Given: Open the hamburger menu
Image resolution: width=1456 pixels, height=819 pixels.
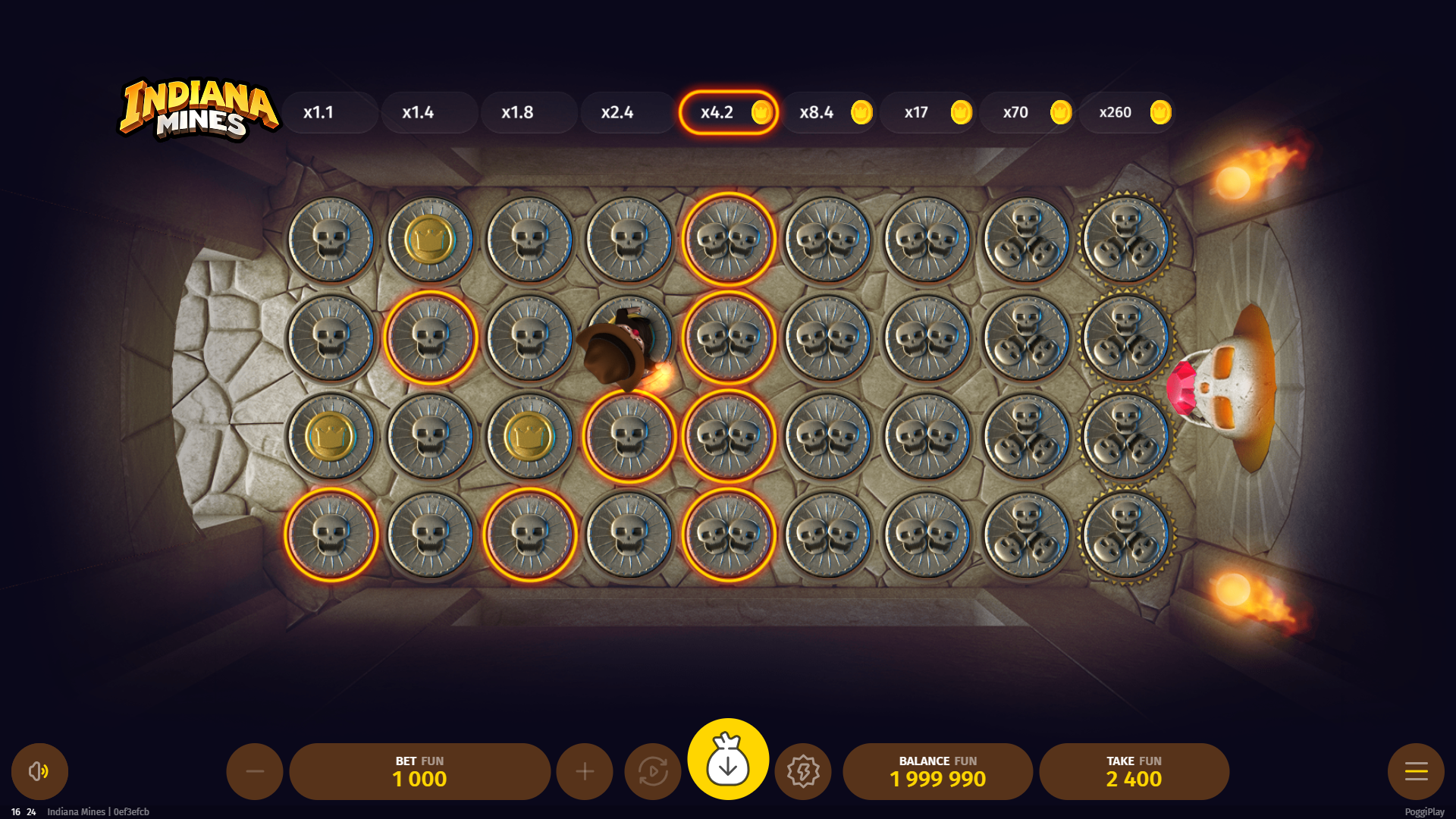Looking at the screenshot, I should pos(1416,771).
